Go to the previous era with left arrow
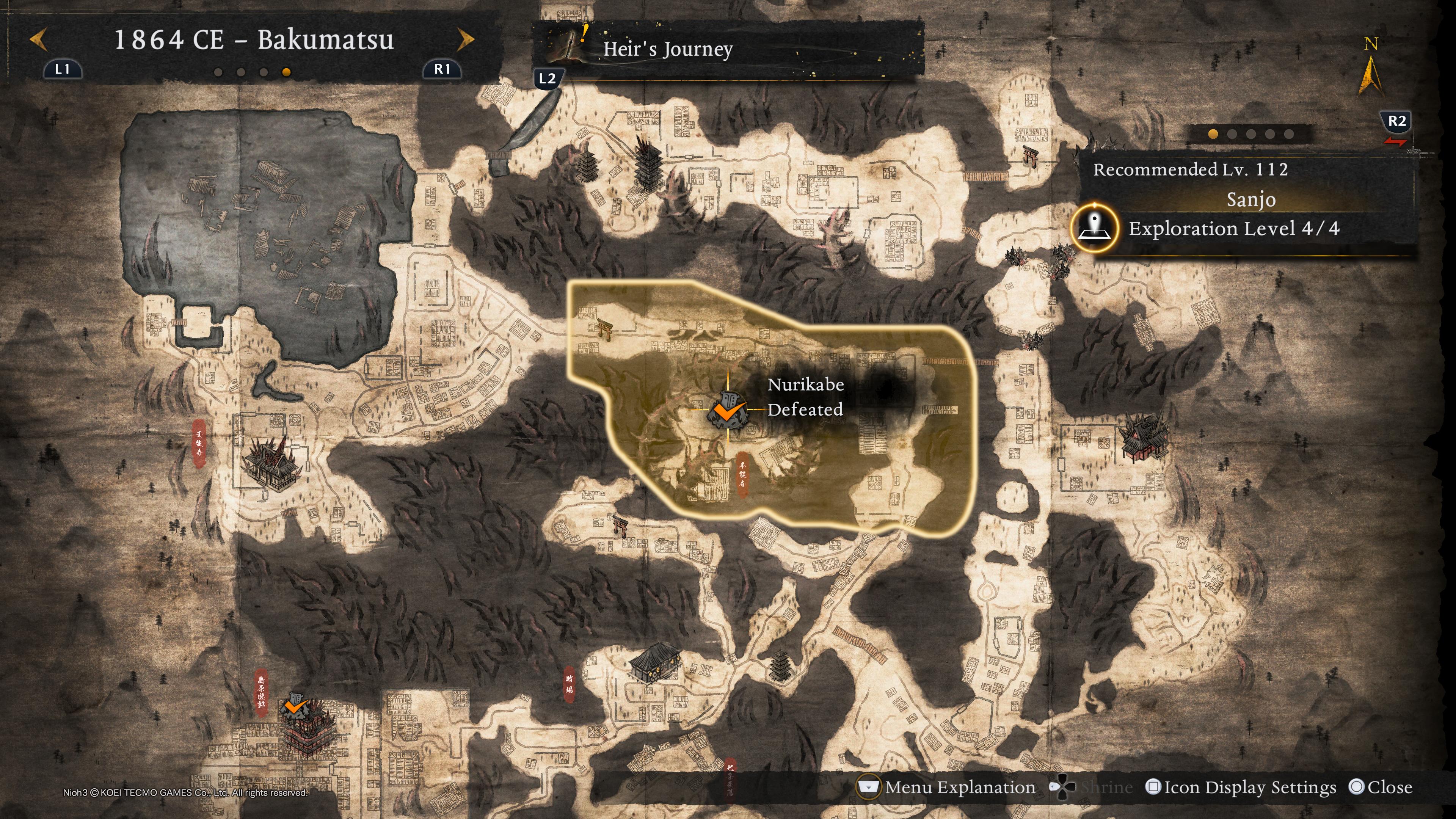 click(x=38, y=40)
